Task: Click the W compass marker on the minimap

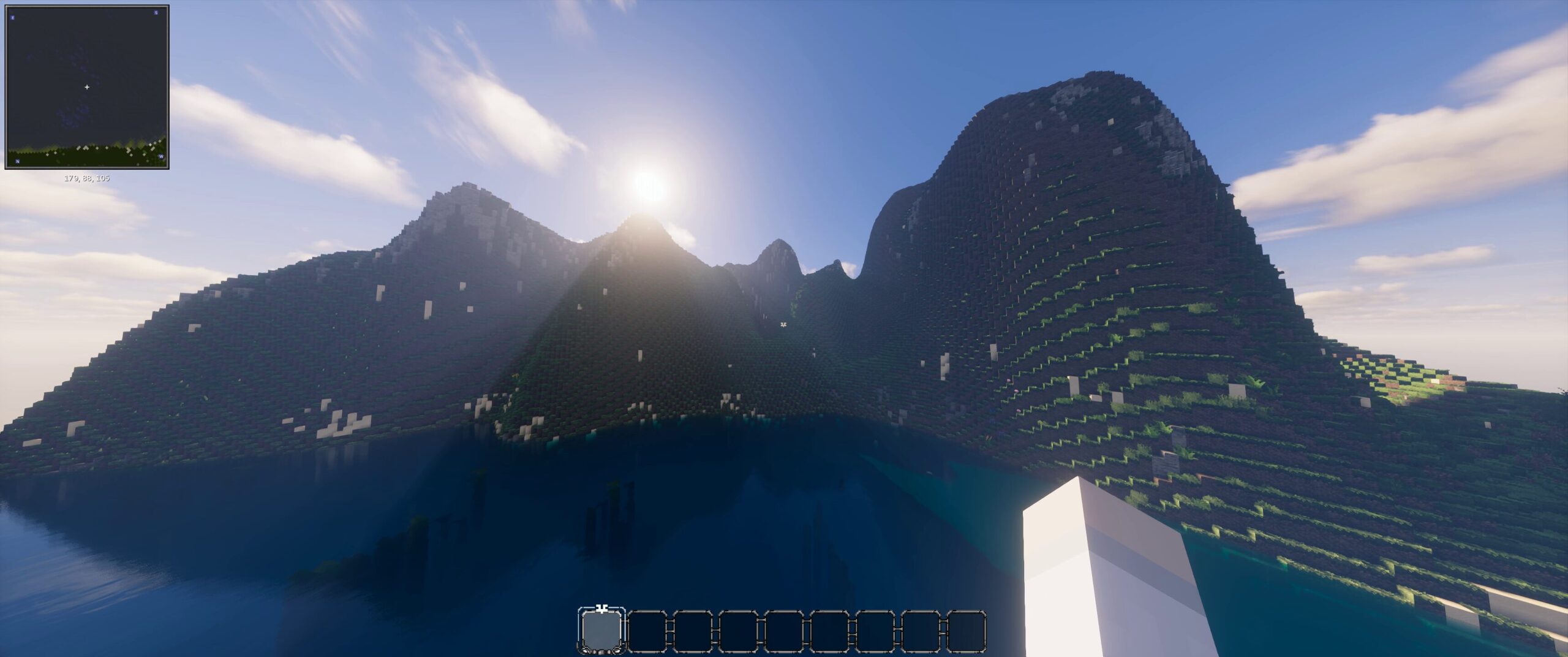Action: (x=161, y=157)
